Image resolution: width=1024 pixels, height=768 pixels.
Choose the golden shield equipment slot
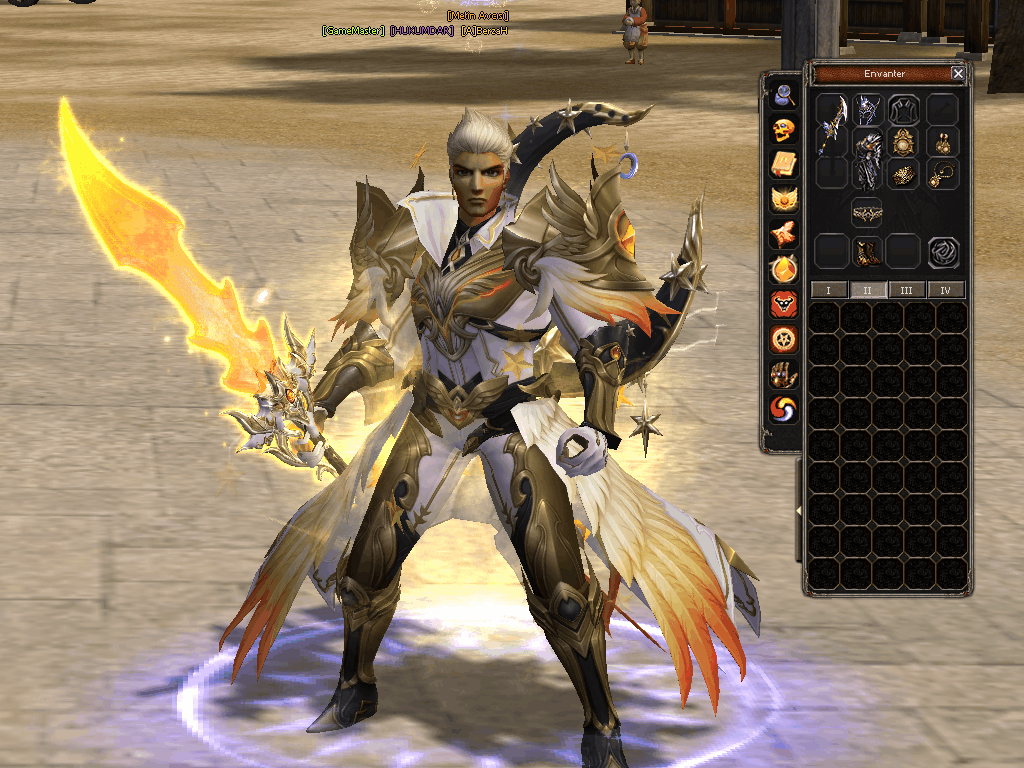904,143
